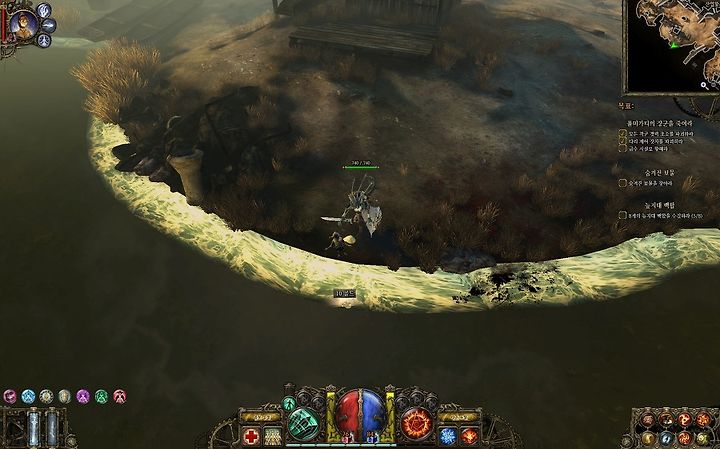This screenshot has height=449, width=720.
Task: Use the red cross health potion
Action: point(251,436)
